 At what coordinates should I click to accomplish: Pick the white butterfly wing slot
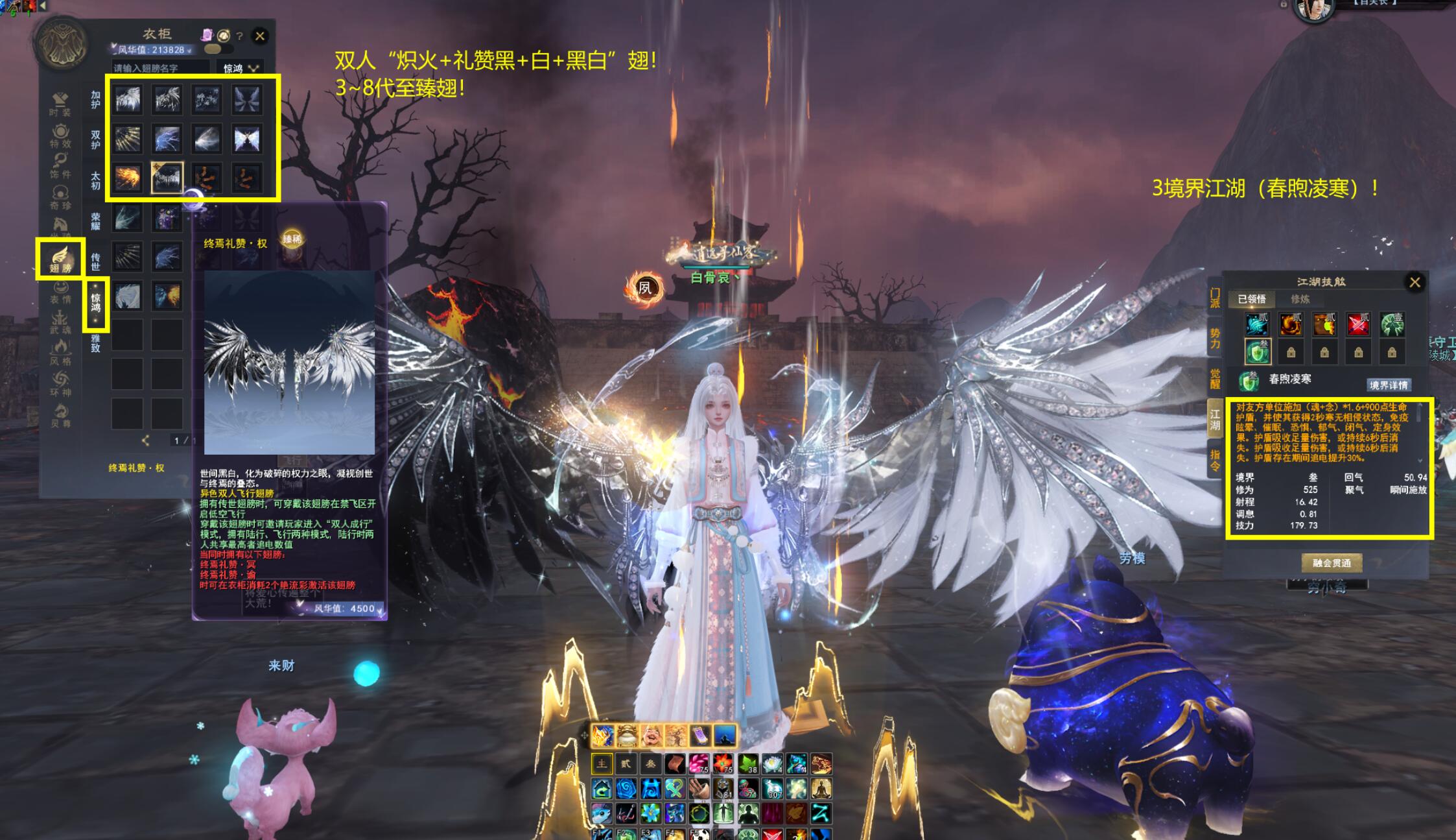[247, 138]
